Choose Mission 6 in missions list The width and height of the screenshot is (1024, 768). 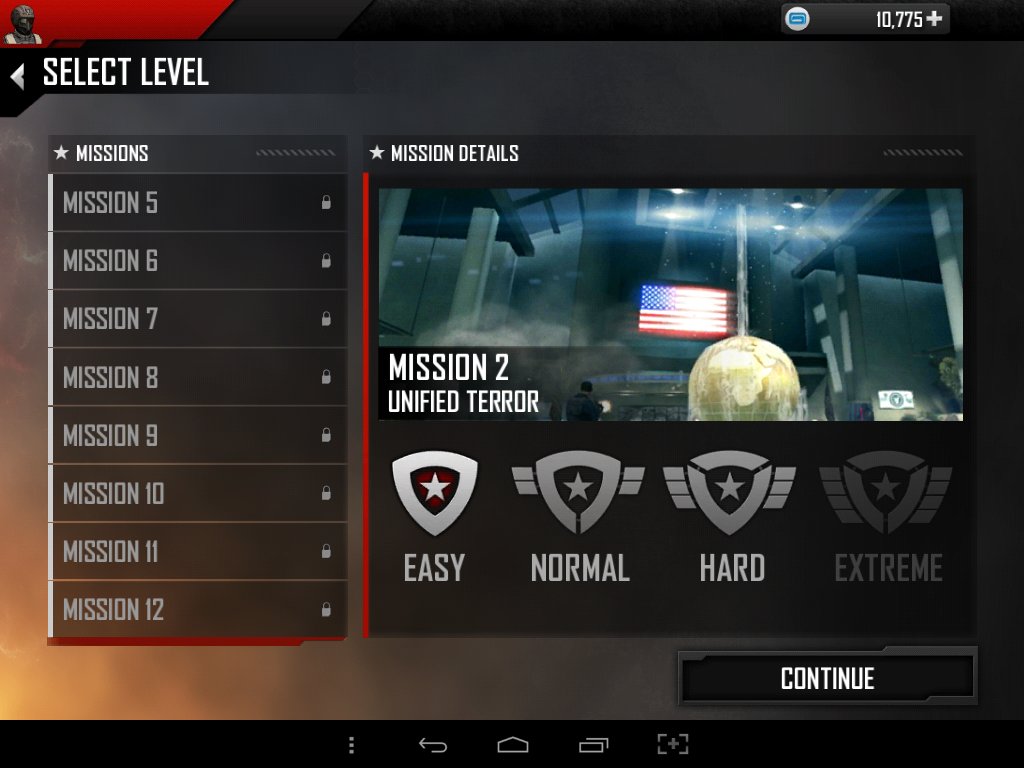[198, 261]
